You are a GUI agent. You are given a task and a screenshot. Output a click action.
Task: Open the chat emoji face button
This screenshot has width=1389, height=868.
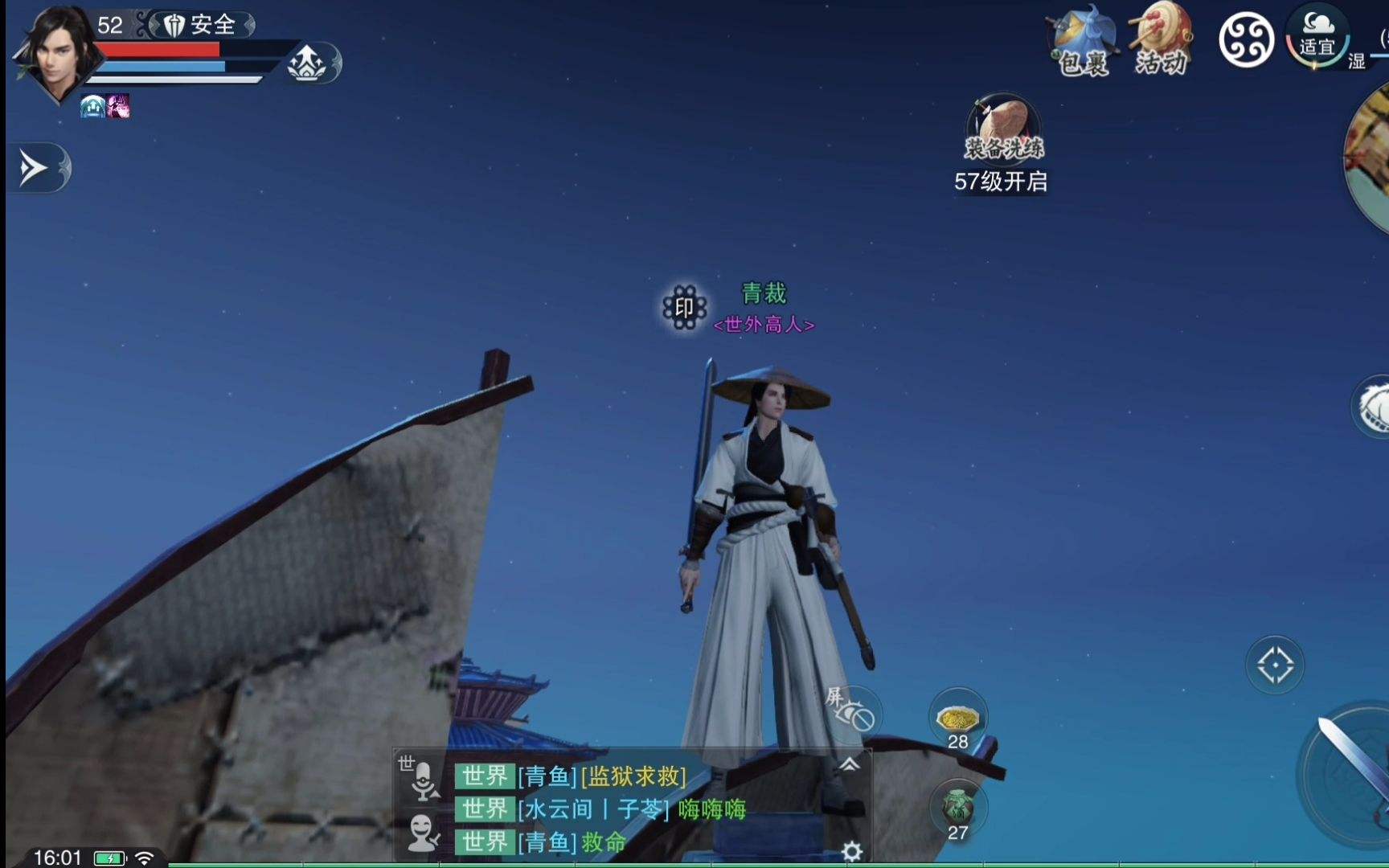(x=423, y=833)
